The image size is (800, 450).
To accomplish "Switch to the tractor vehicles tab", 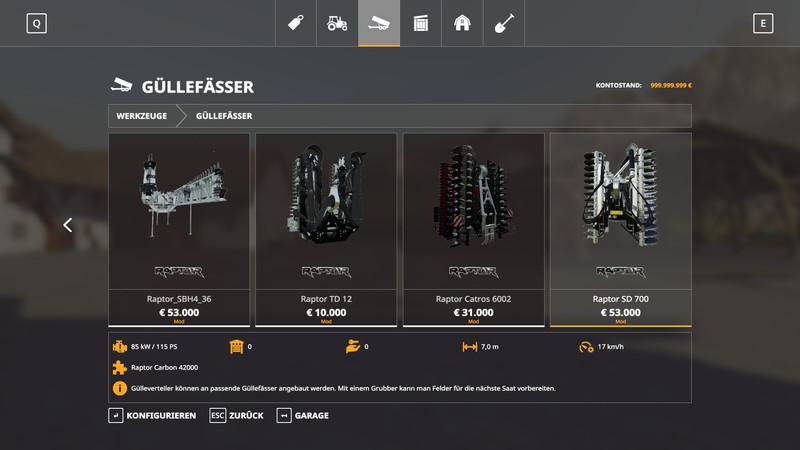I will tap(338, 23).
